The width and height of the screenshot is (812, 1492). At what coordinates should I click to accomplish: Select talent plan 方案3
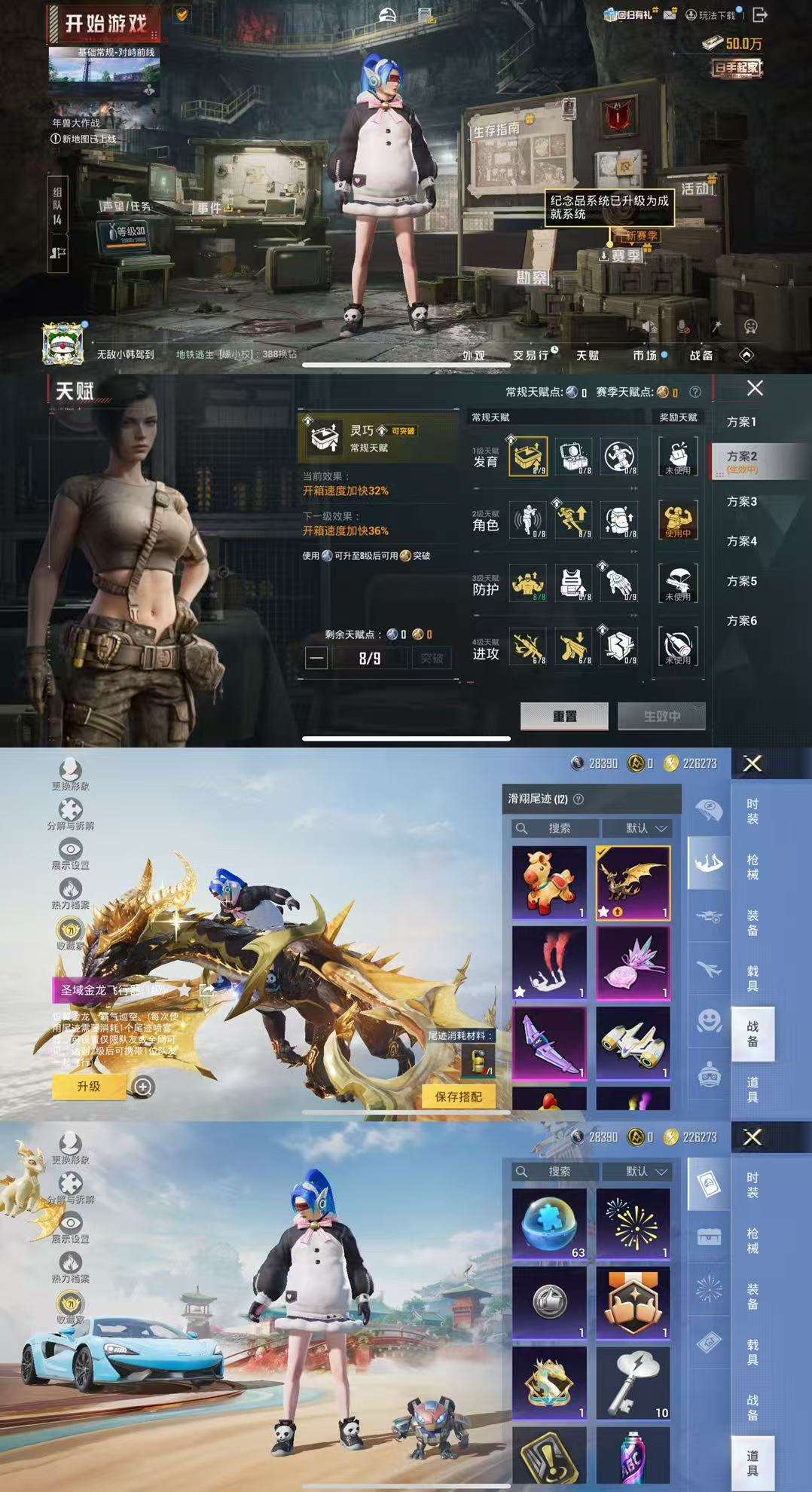pos(741,501)
